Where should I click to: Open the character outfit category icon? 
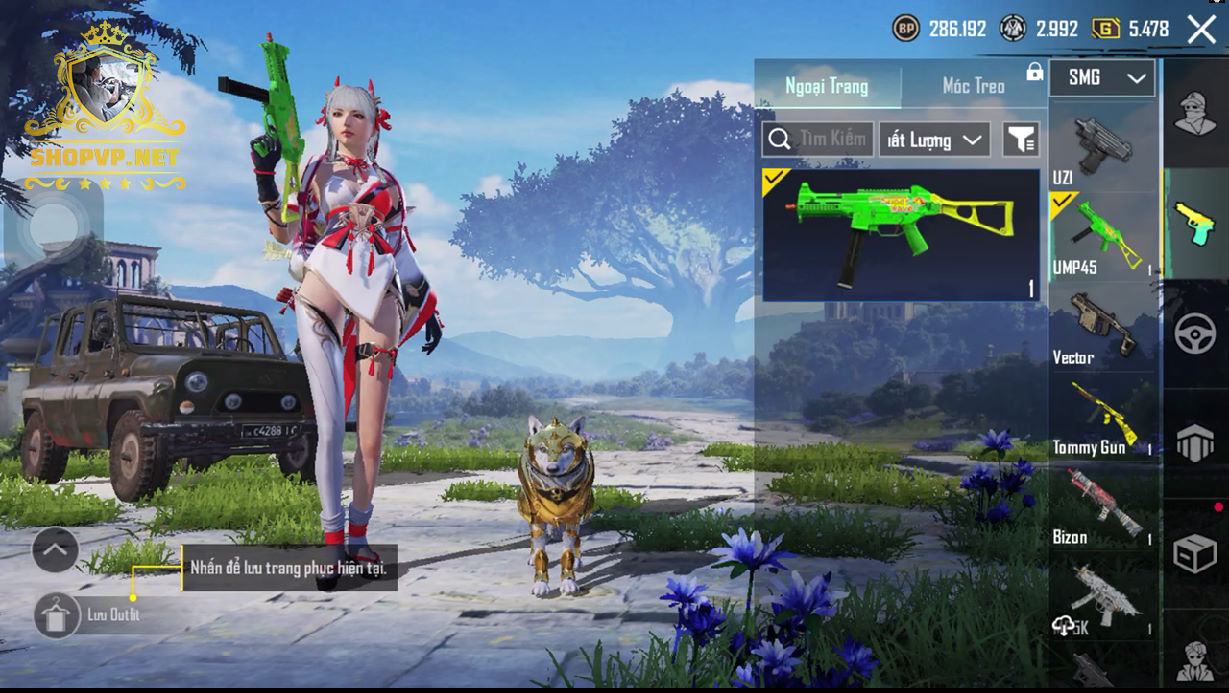point(1194,113)
